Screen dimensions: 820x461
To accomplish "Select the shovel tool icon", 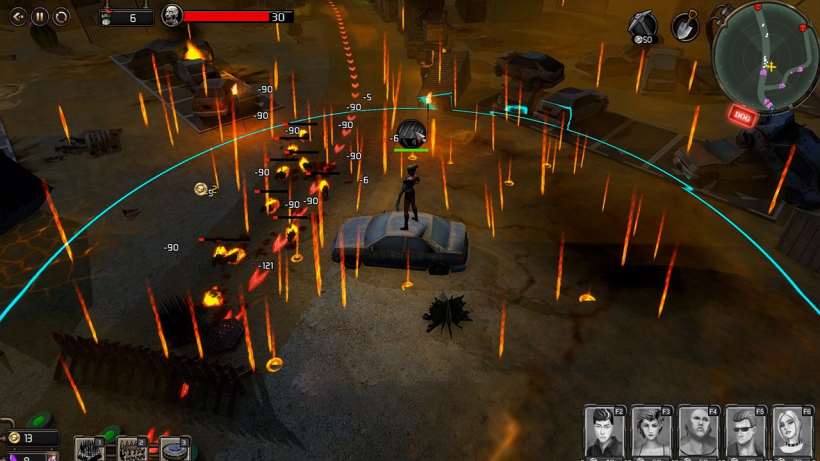I will (x=686, y=25).
